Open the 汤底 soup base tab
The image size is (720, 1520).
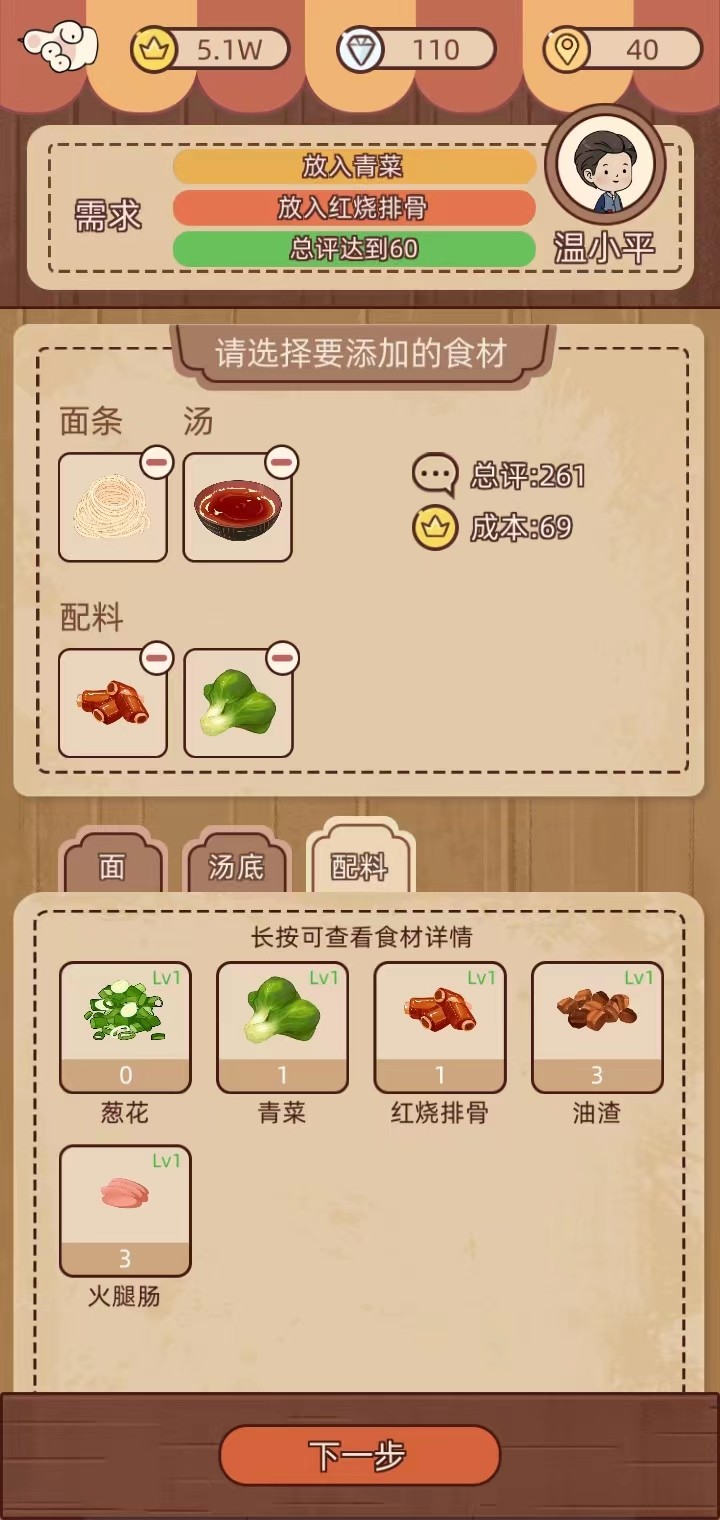tap(236, 866)
